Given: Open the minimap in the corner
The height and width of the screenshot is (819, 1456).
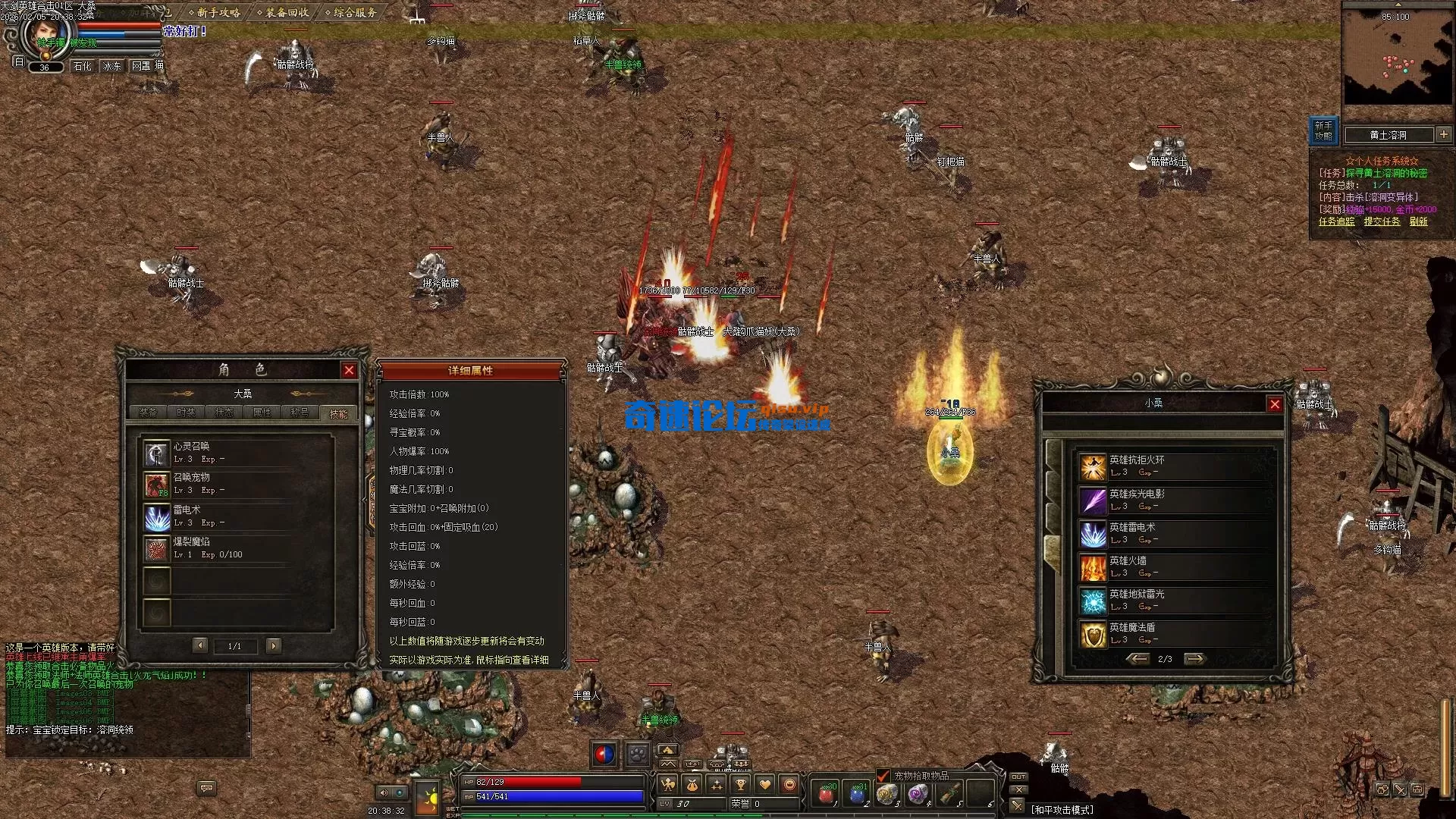Looking at the screenshot, I should coord(1396,57).
